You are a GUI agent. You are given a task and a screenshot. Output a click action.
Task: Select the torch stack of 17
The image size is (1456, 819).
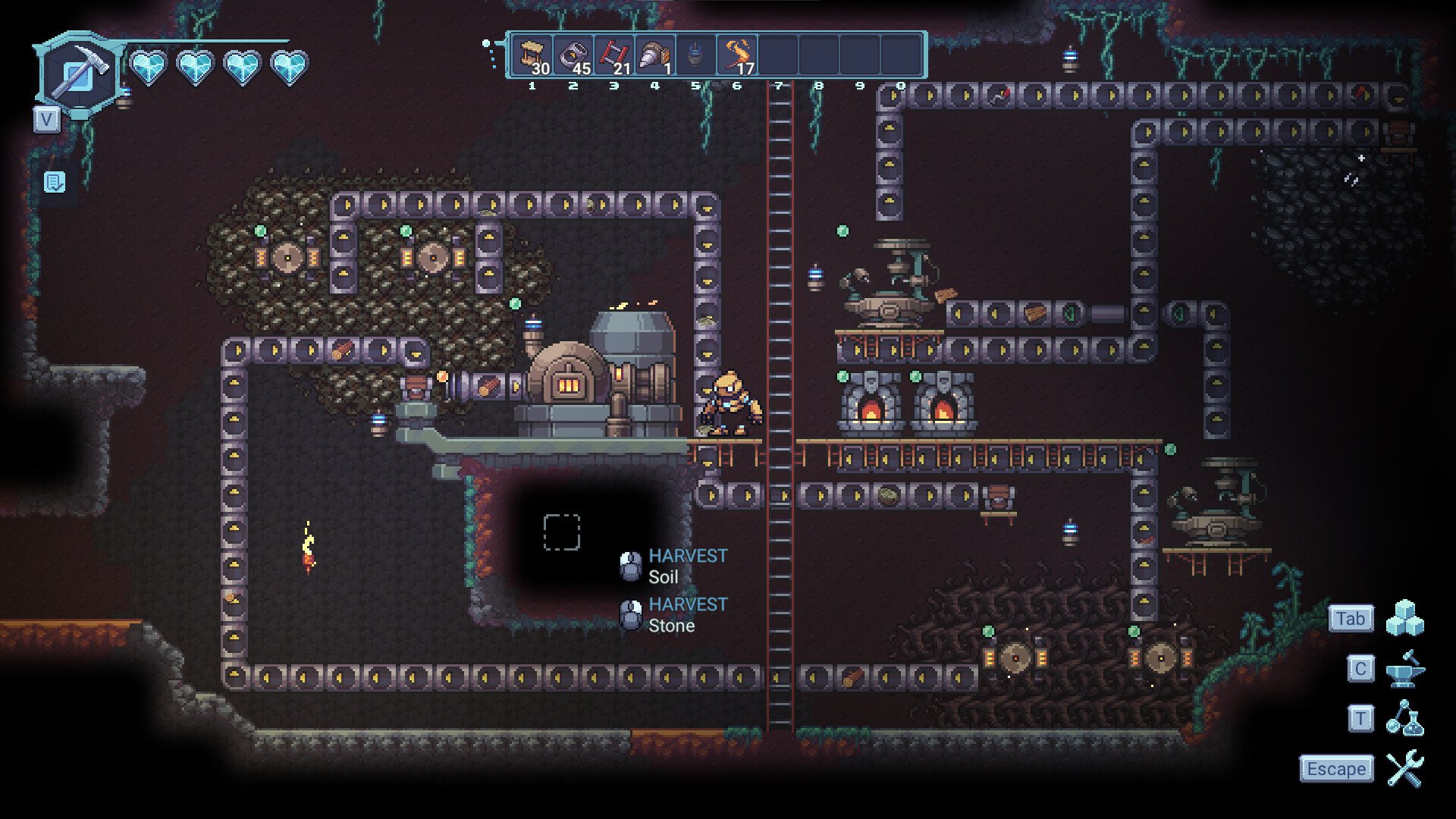click(737, 55)
